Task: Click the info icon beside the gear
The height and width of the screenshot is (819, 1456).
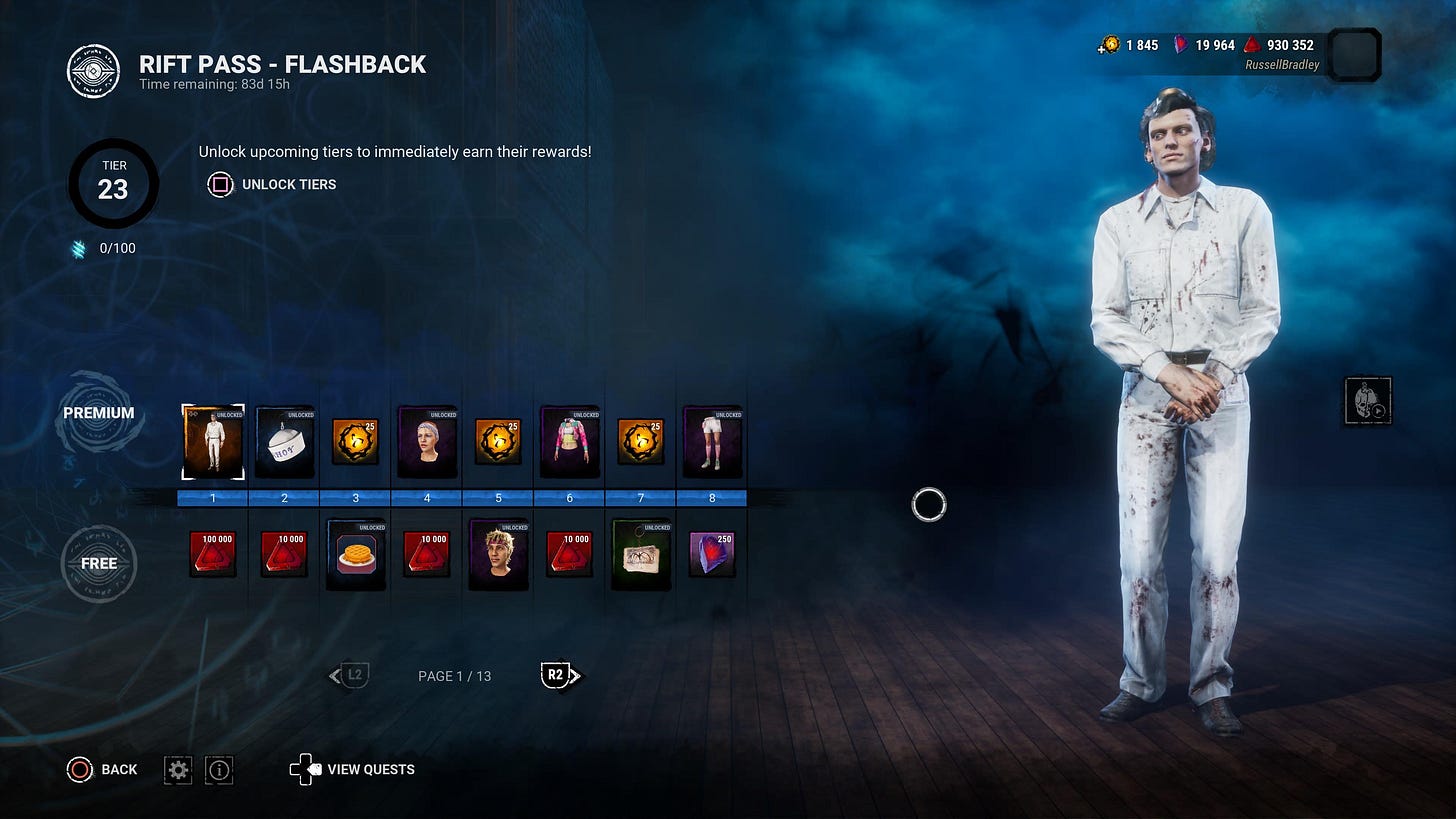Action: [x=218, y=769]
